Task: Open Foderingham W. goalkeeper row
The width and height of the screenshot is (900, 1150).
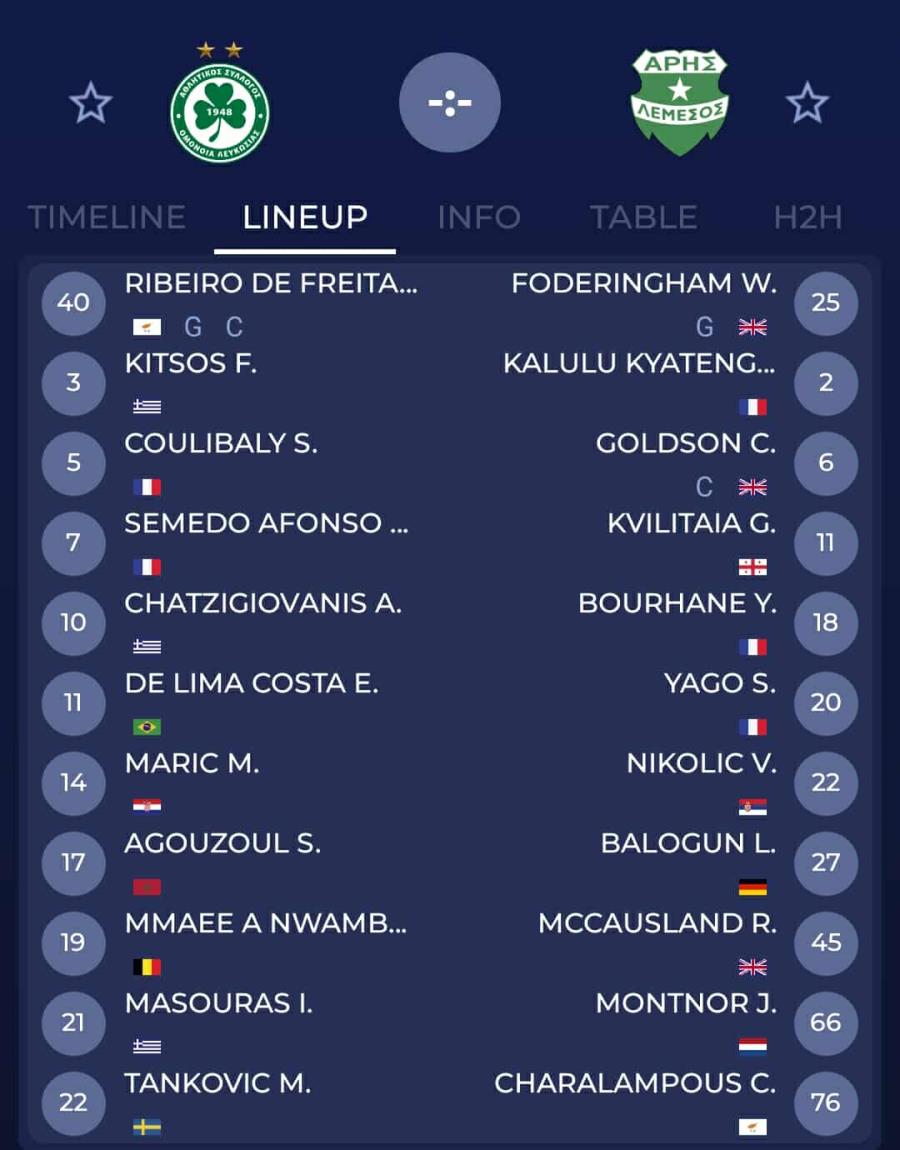Action: pos(643,284)
